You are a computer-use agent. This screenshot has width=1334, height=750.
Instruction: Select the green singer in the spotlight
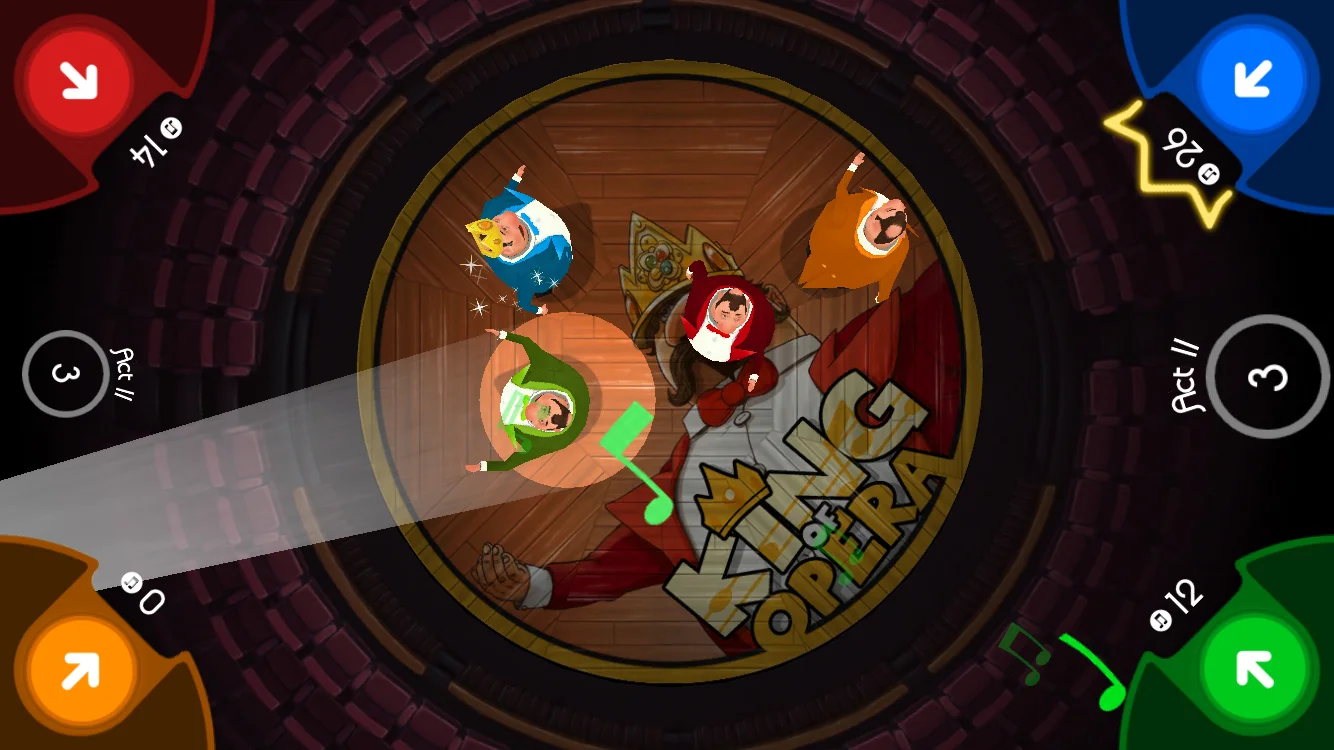[540, 405]
